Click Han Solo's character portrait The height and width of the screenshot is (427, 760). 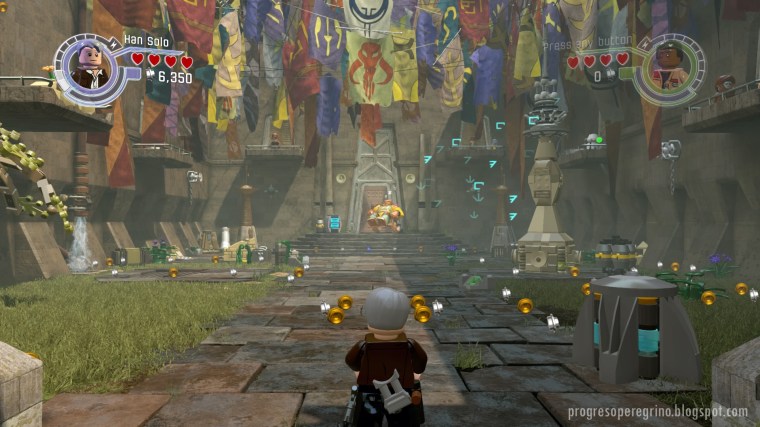(92, 67)
